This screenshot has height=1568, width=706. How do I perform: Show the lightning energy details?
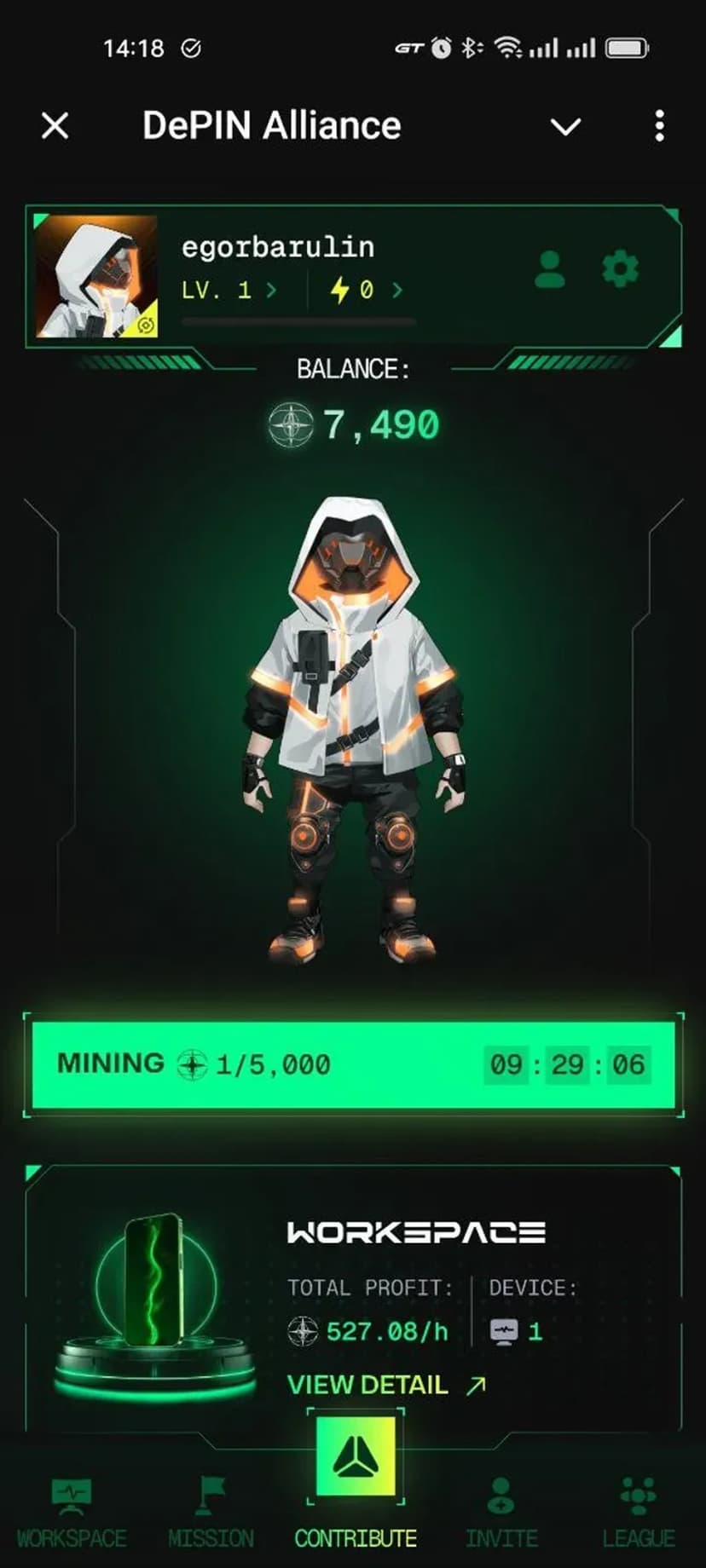[366, 291]
